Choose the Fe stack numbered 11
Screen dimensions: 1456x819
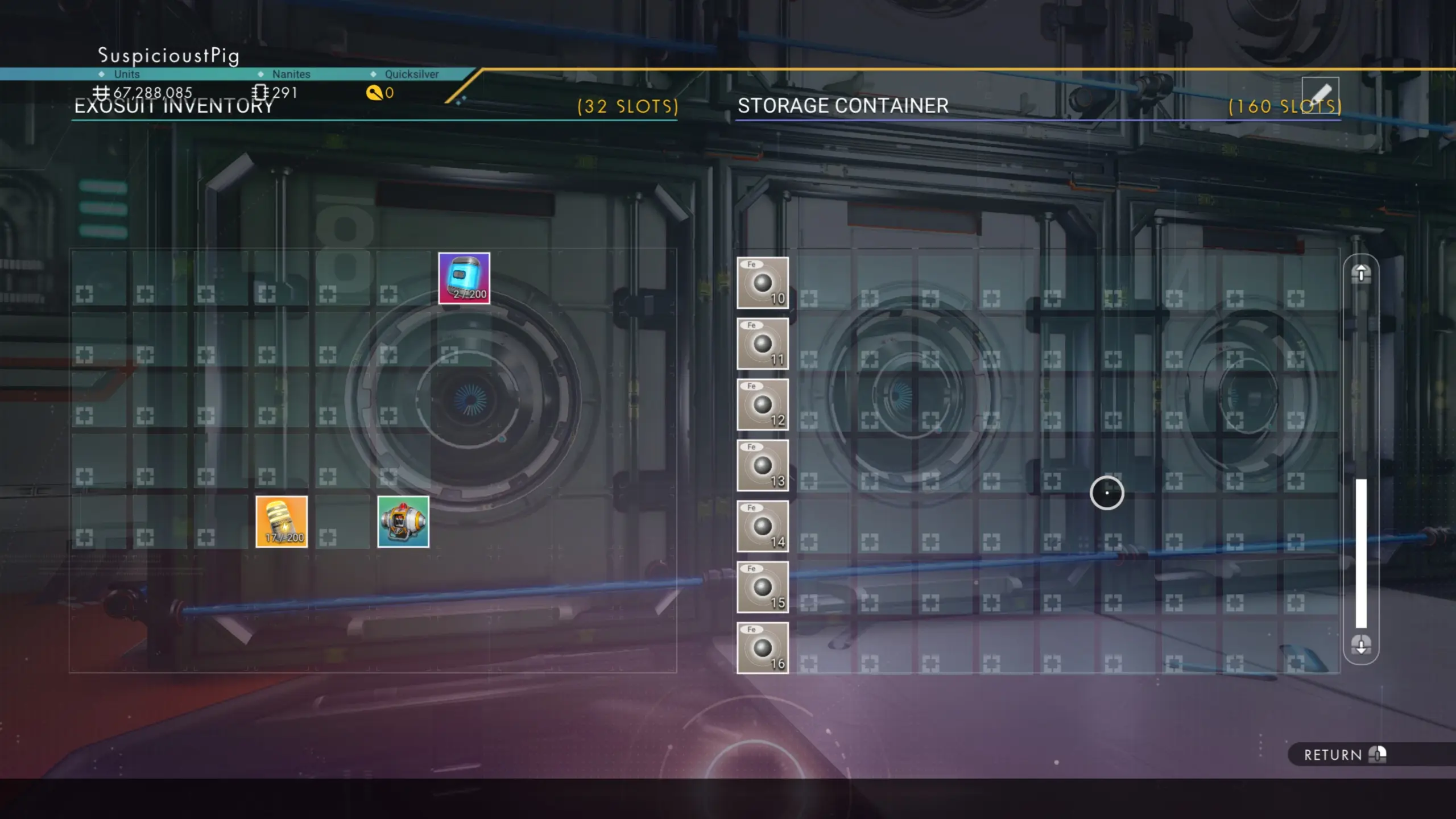coord(763,344)
